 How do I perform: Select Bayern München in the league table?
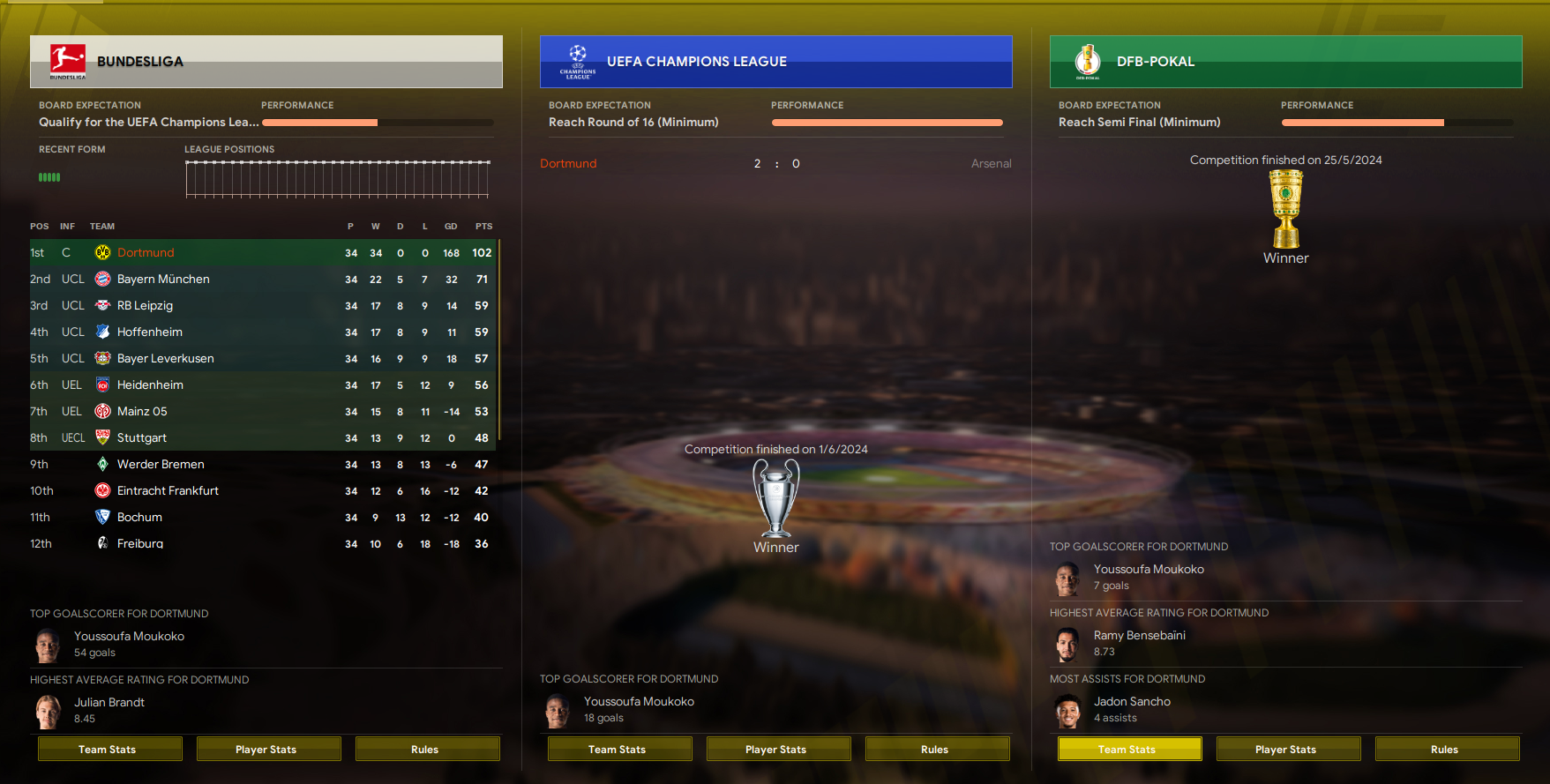(163, 279)
